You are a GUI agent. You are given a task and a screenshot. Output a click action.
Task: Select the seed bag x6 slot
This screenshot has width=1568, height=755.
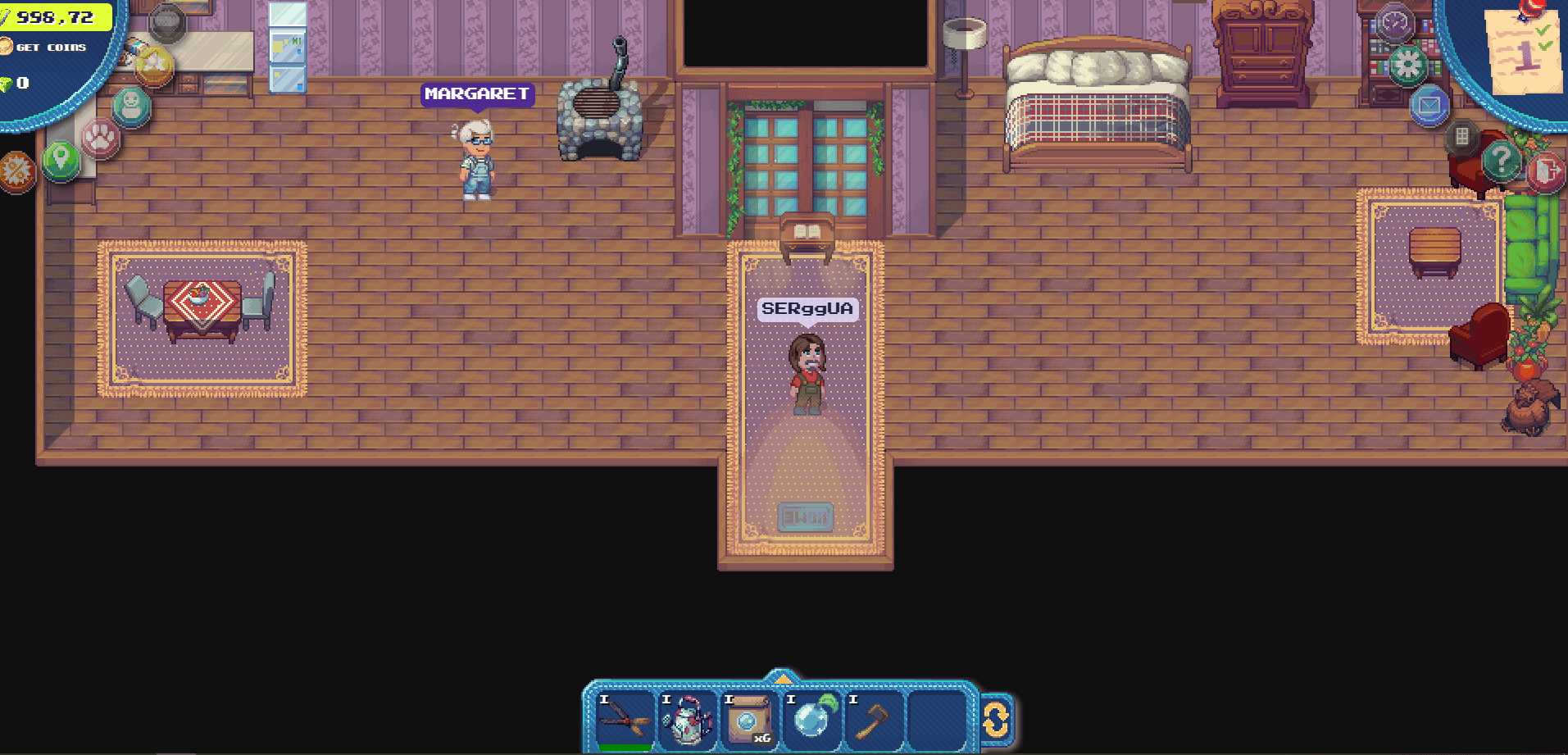pos(749,720)
